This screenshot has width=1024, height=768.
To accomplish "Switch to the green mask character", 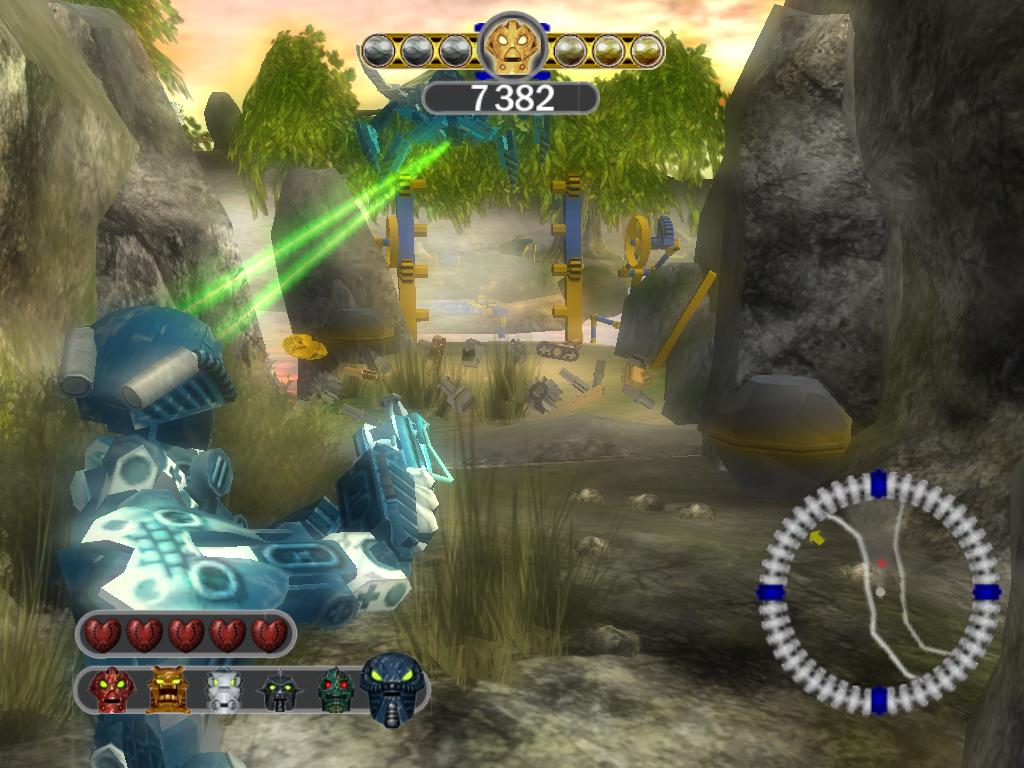I will [x=336, y=690].
